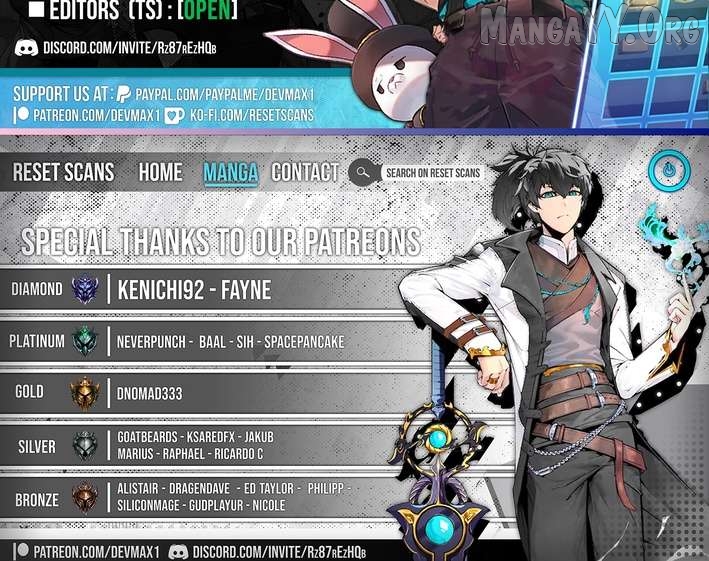Click the Gold tier badge icon

(x=86, y=393)
